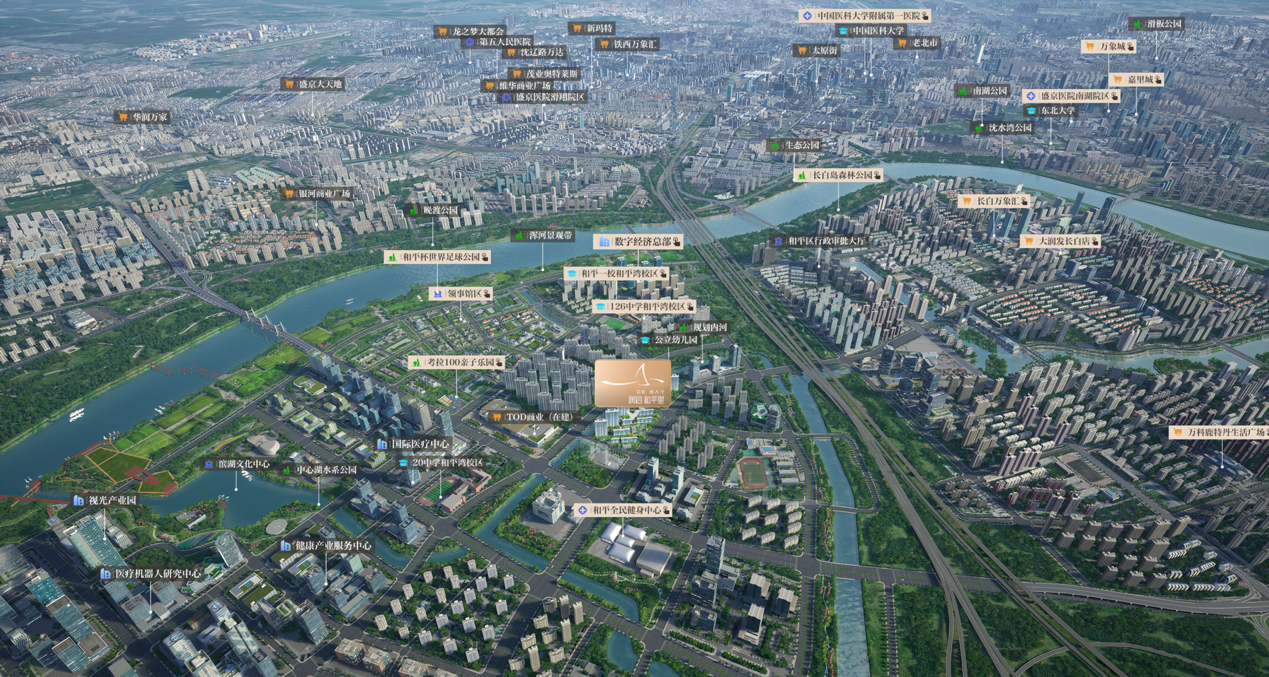This screenshot has height=677, width=1269.
Task: Click the 考拉100亲子乐园 marker
Action: click(x=456, y=362)
